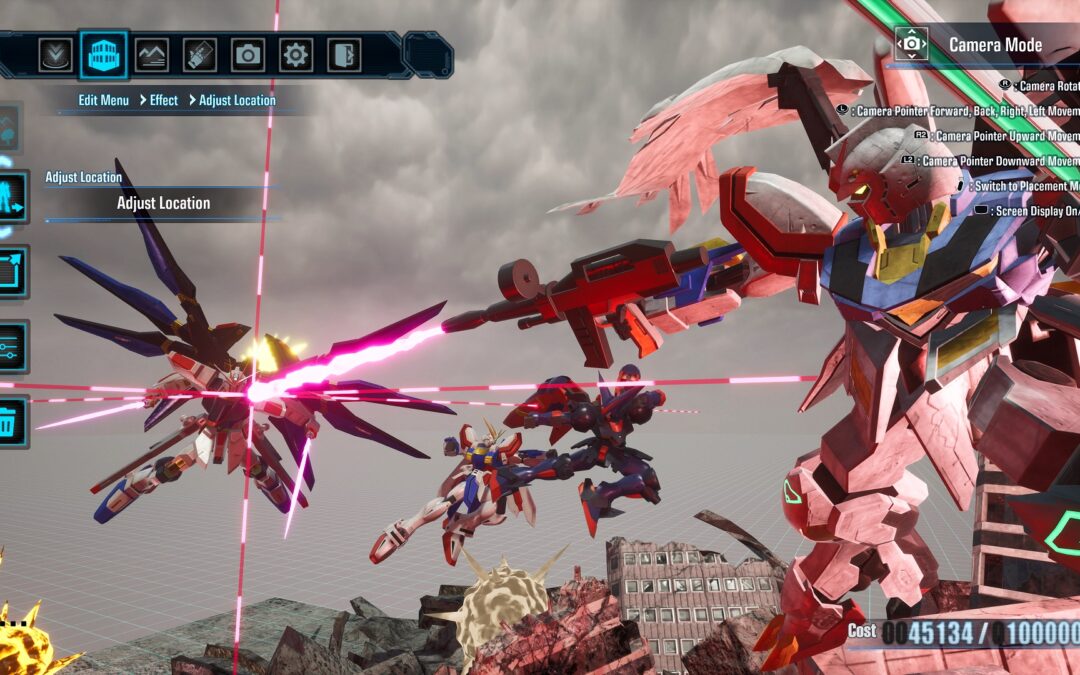Image resolution: width=1080 pixels, height=675 pixels.
Task: Open the hand-holding-card toolbar icon
Action: tap(200, 54)
